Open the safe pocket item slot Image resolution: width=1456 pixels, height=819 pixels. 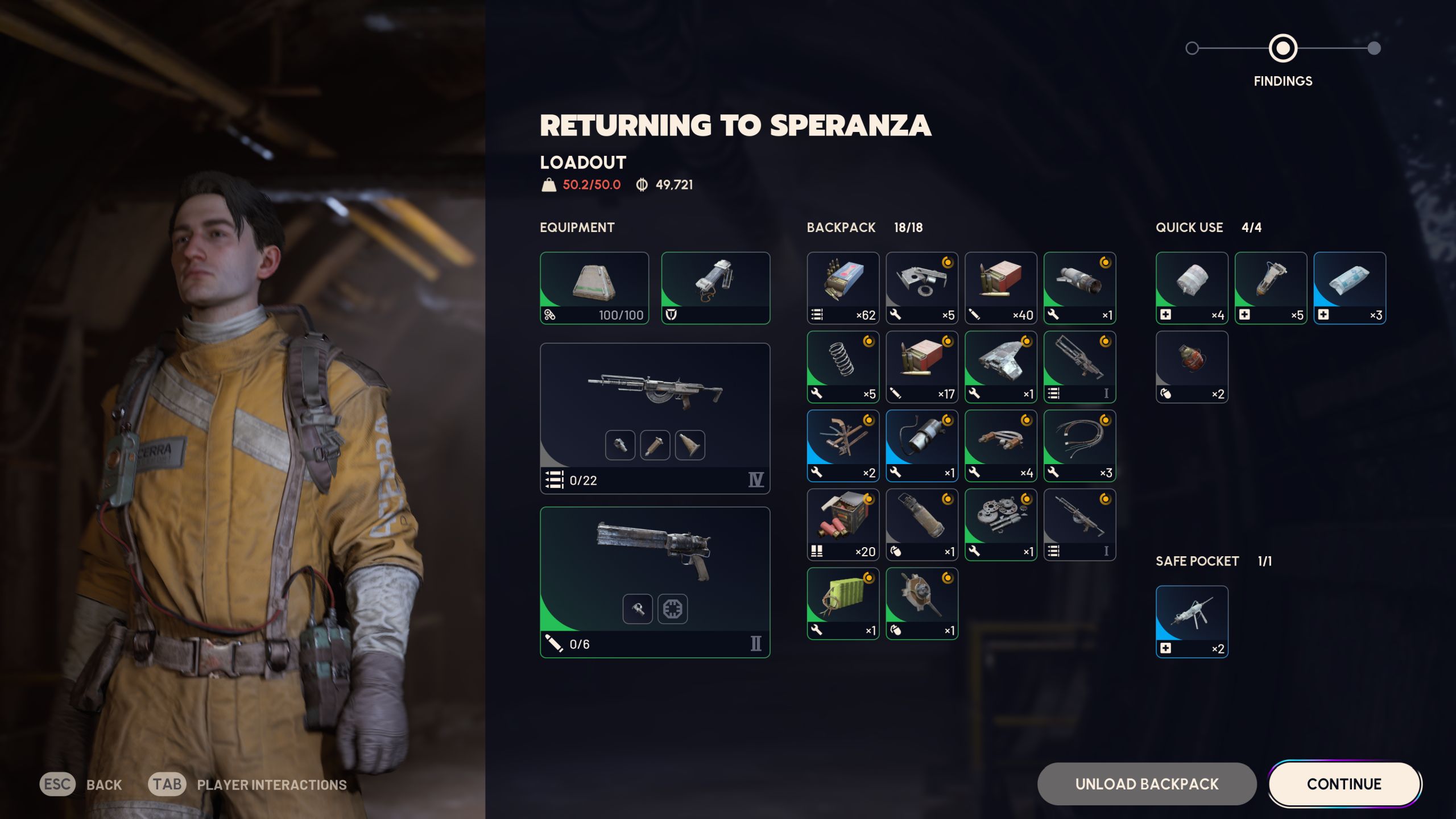click(1192, 621)
